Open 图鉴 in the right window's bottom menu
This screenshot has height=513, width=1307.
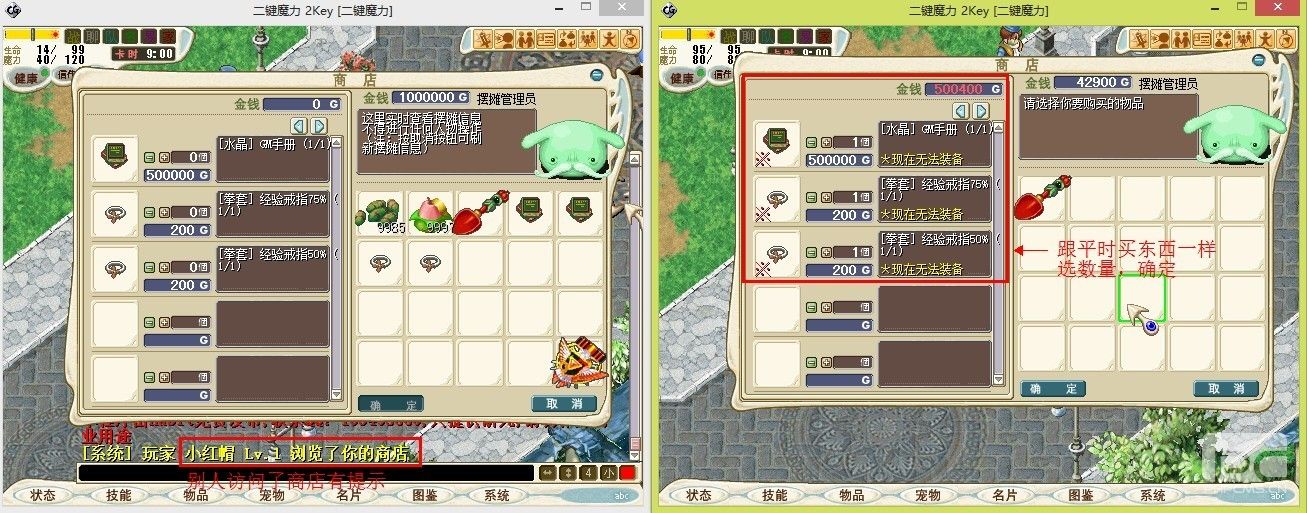1079,495
